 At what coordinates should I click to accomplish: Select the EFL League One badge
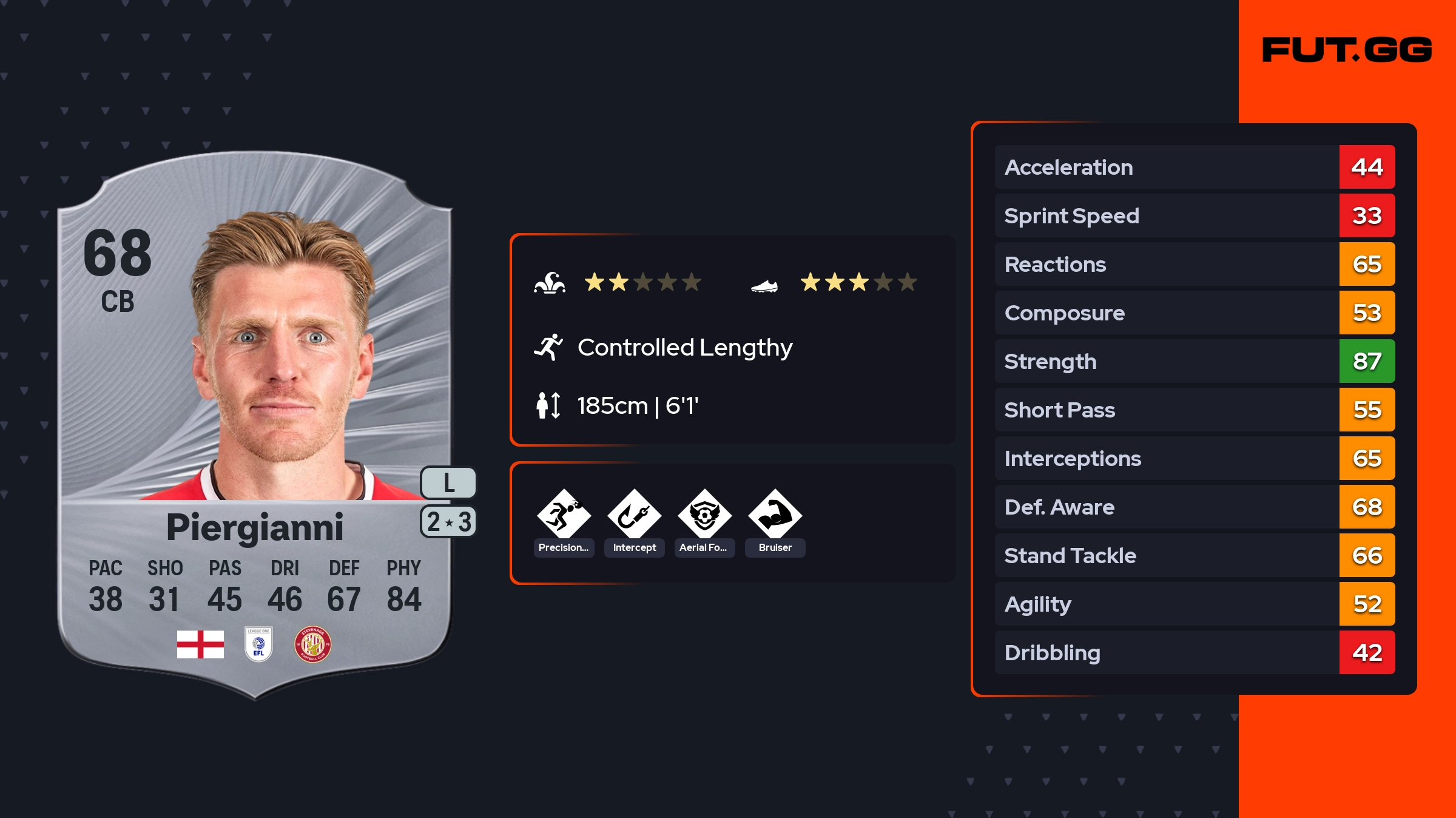[258, 644]
